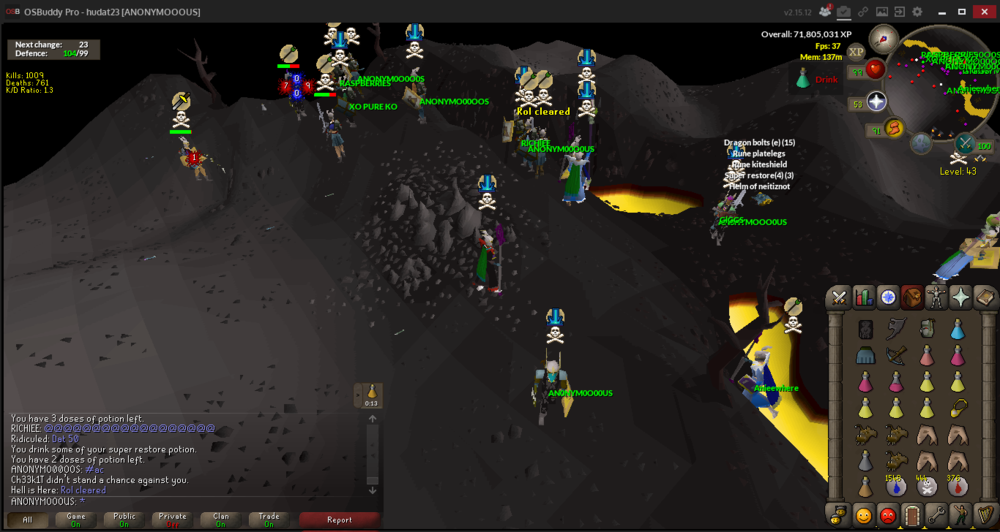Click the amulet in the inventory
The image size is (1000, 532).
(957, 408)
